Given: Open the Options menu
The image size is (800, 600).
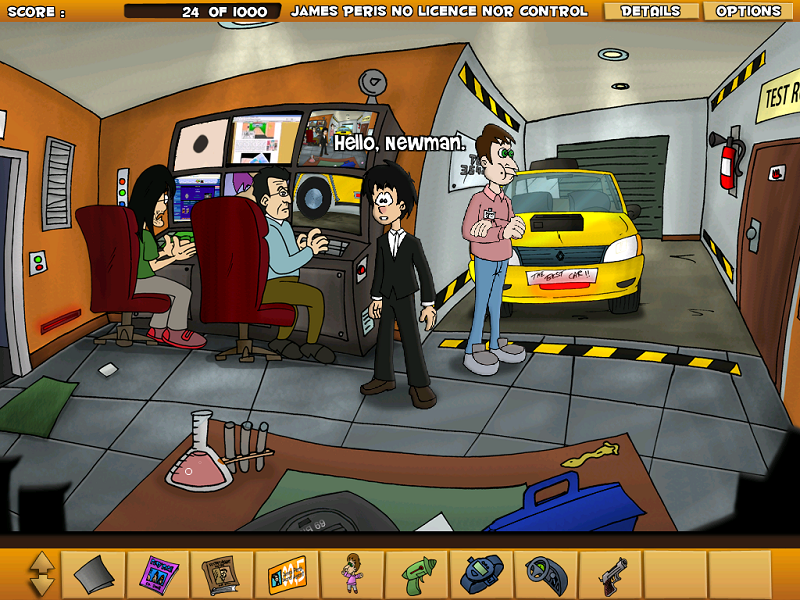Looking at the screenshot, I should 748,11.
